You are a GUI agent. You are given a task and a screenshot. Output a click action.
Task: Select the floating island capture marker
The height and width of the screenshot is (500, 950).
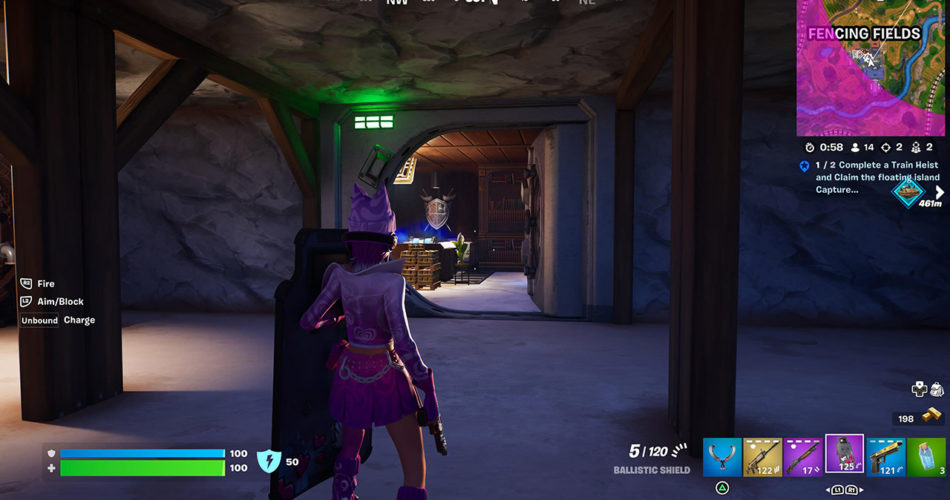click(x=909, y=190)
